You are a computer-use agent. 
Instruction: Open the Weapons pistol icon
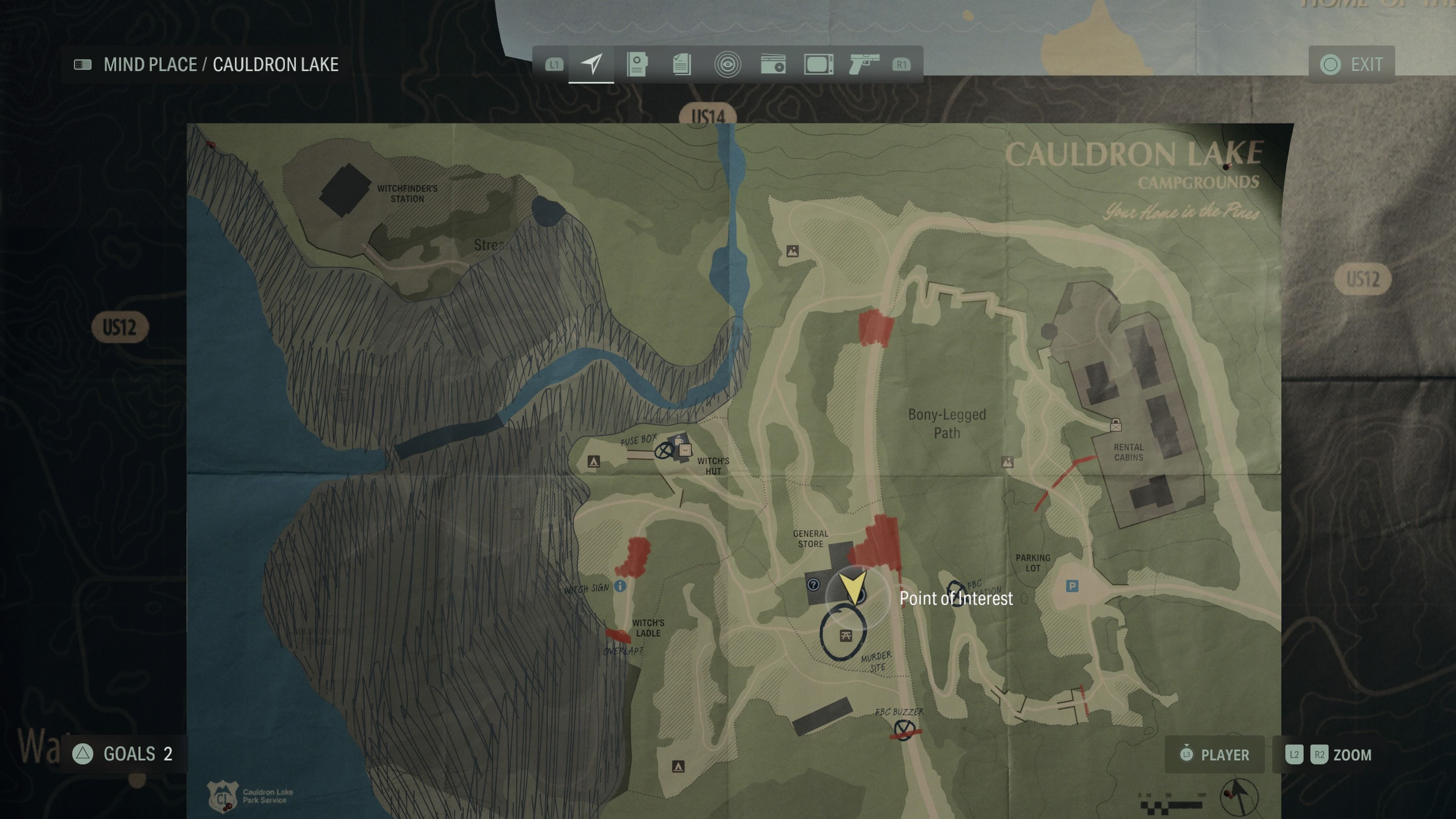click(x=864, y=64)
